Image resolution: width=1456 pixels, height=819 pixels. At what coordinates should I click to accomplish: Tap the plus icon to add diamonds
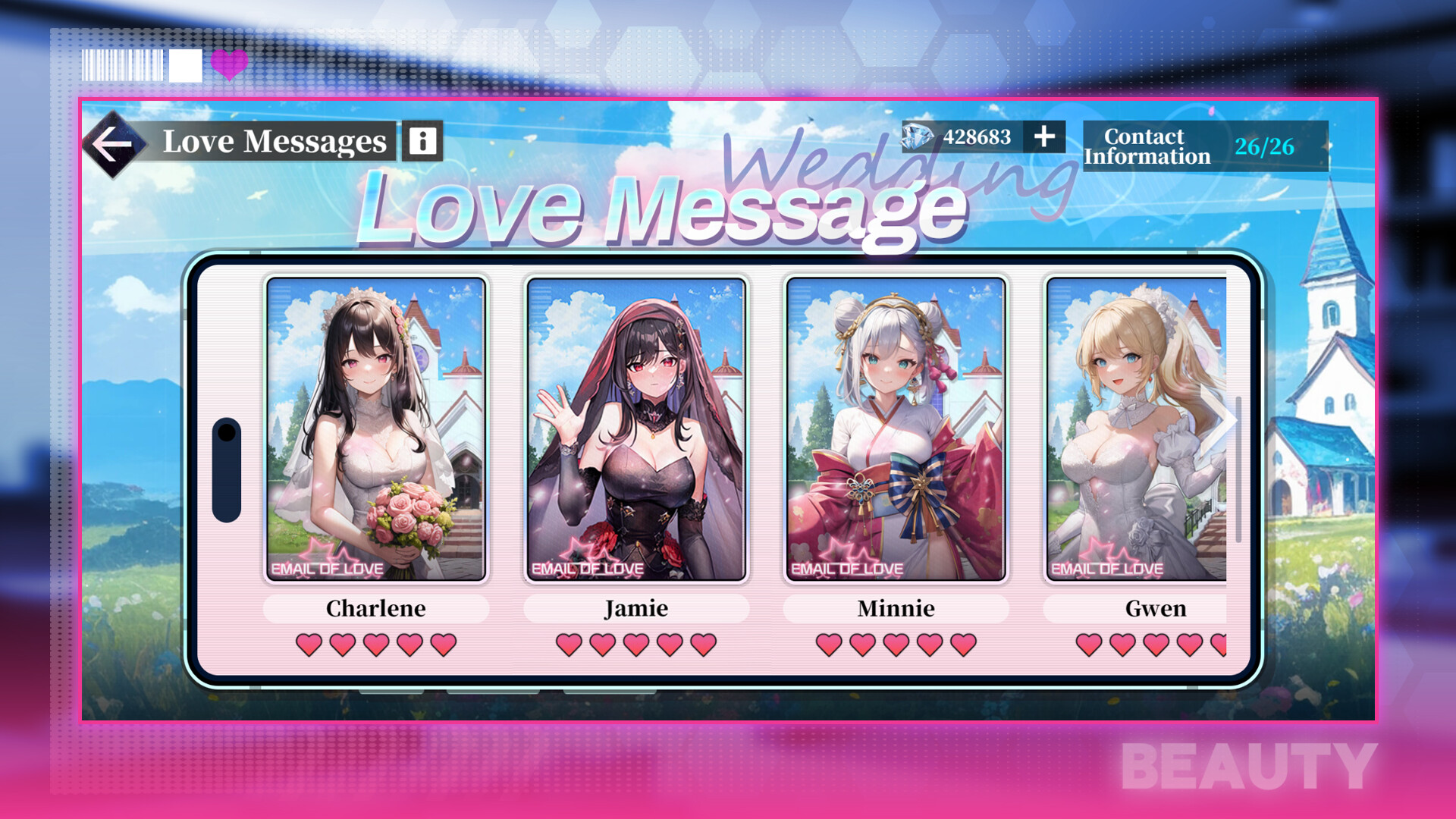[x=1044, y=137]
